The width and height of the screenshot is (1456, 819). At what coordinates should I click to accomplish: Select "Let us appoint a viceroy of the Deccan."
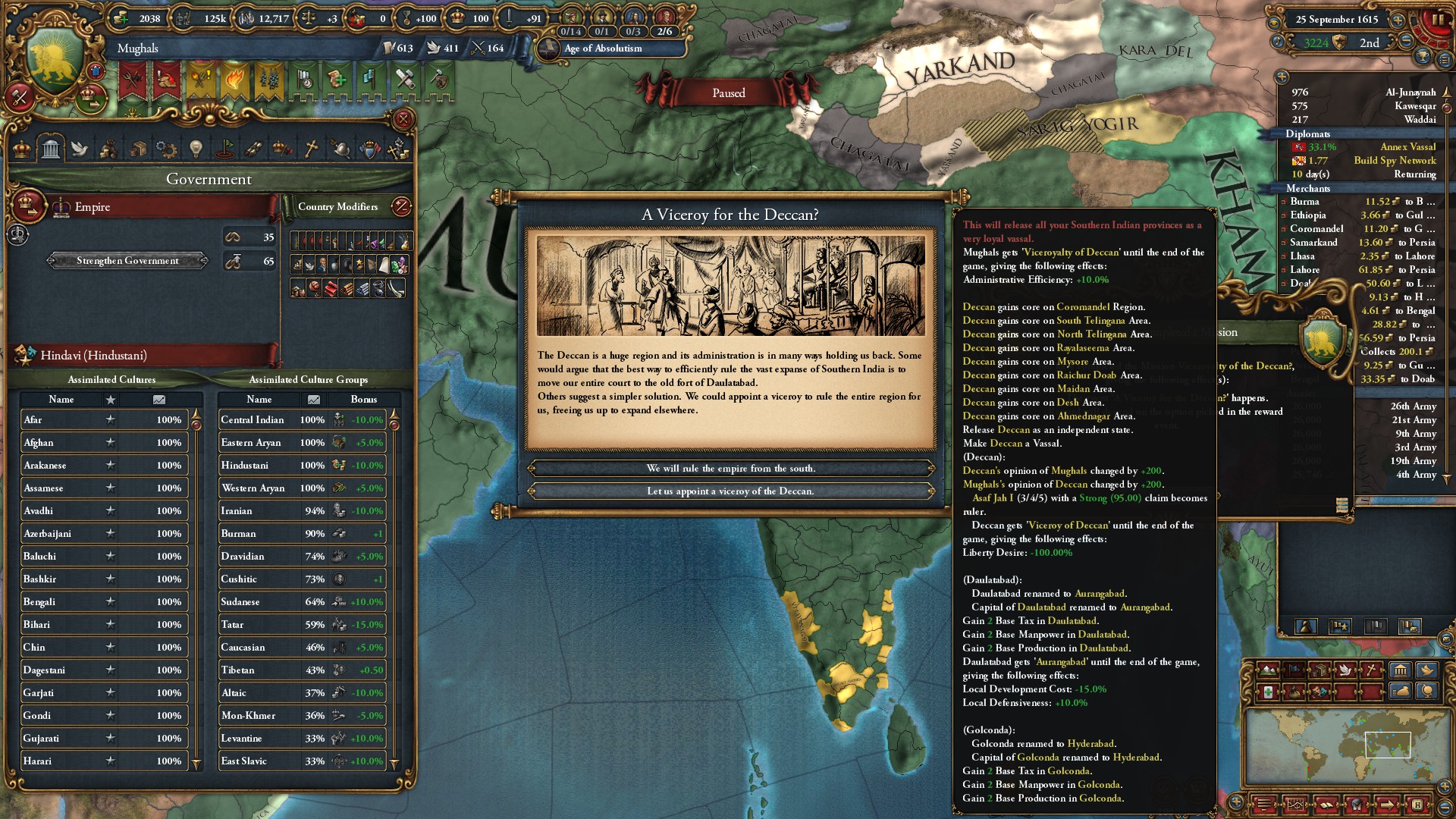click(x=730, y=491)
